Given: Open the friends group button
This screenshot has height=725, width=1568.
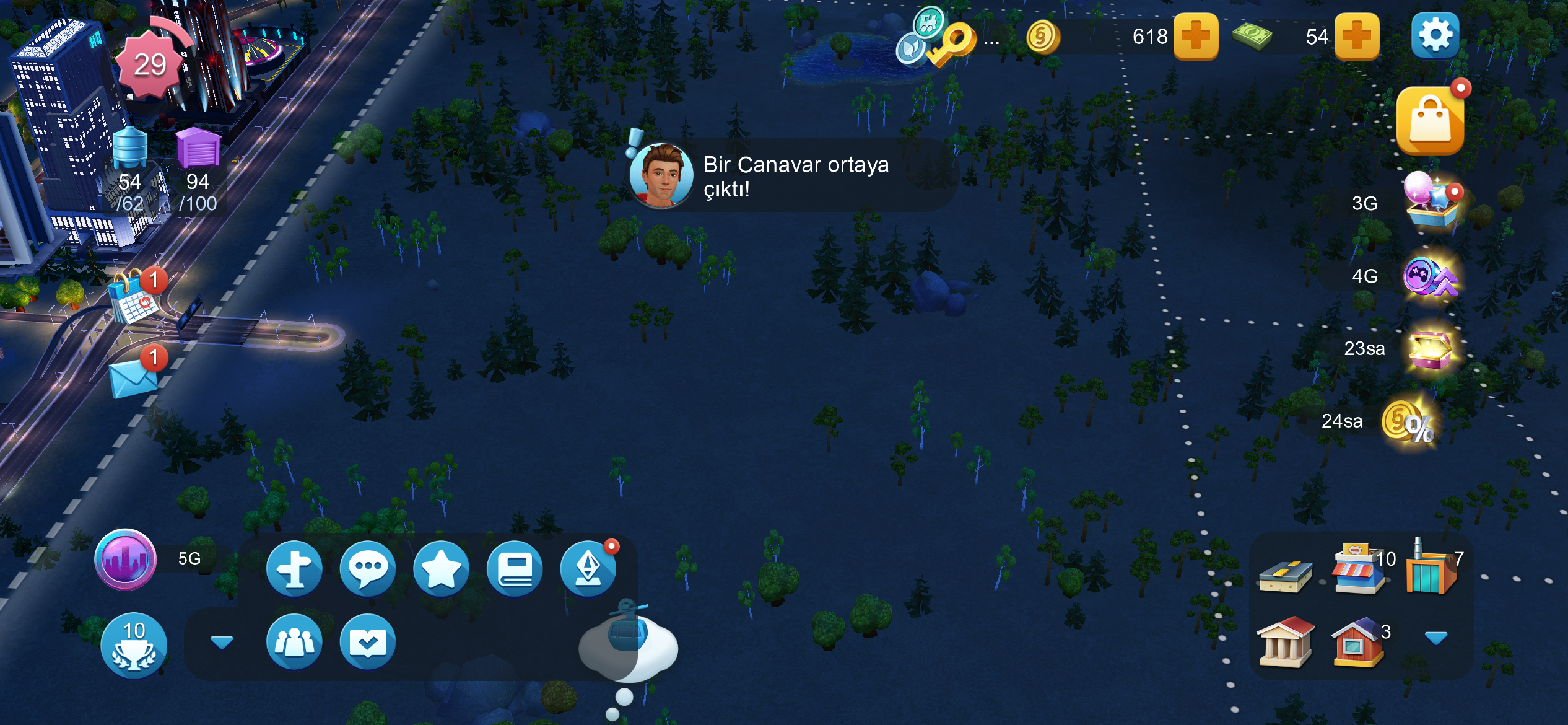Looking at the screenshot, I should pos(294,642).
